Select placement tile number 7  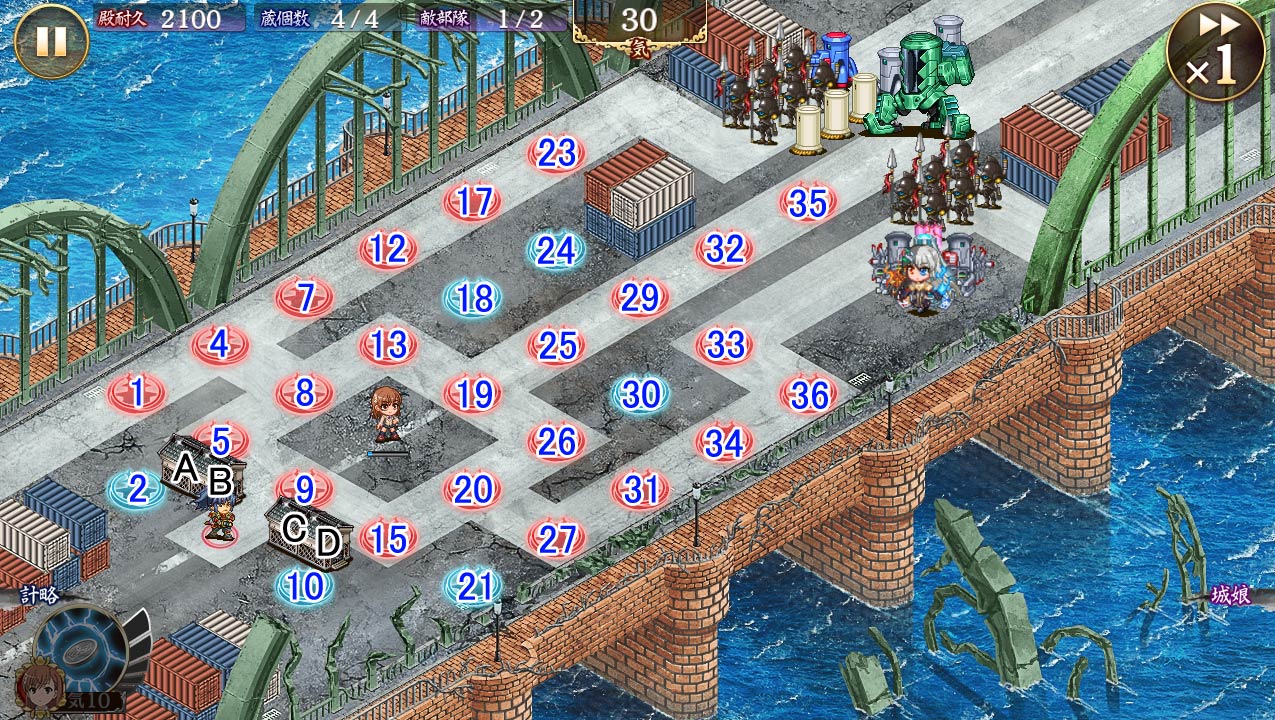click(305, 297)
